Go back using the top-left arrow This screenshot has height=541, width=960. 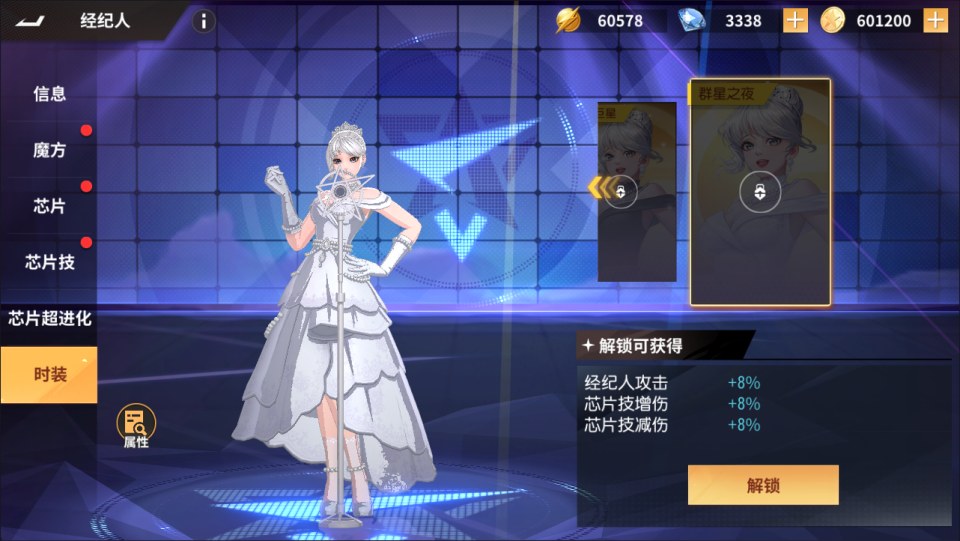32,21
